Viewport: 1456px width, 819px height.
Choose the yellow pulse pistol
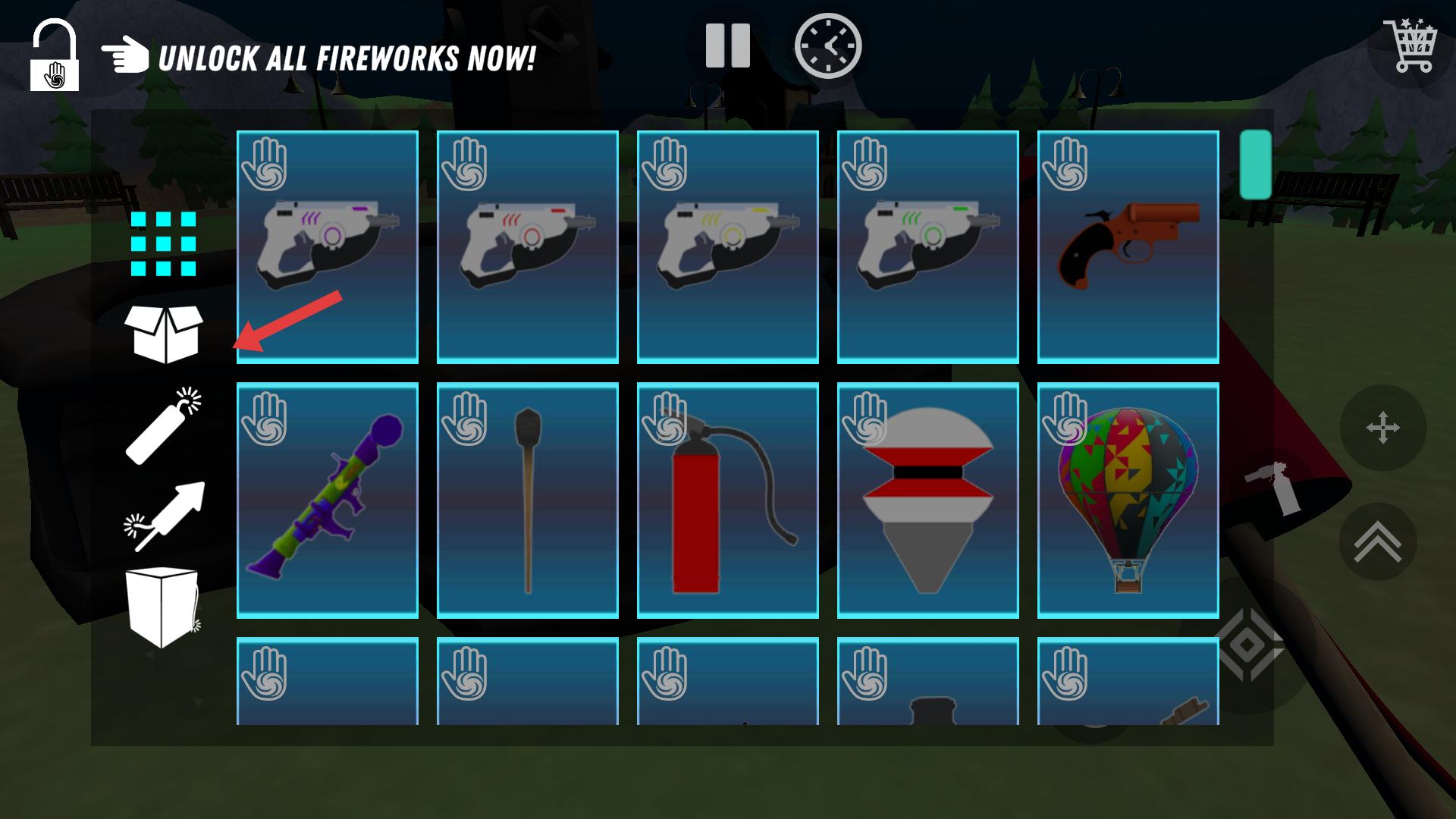pyautogui.click(x=728, y=246)
